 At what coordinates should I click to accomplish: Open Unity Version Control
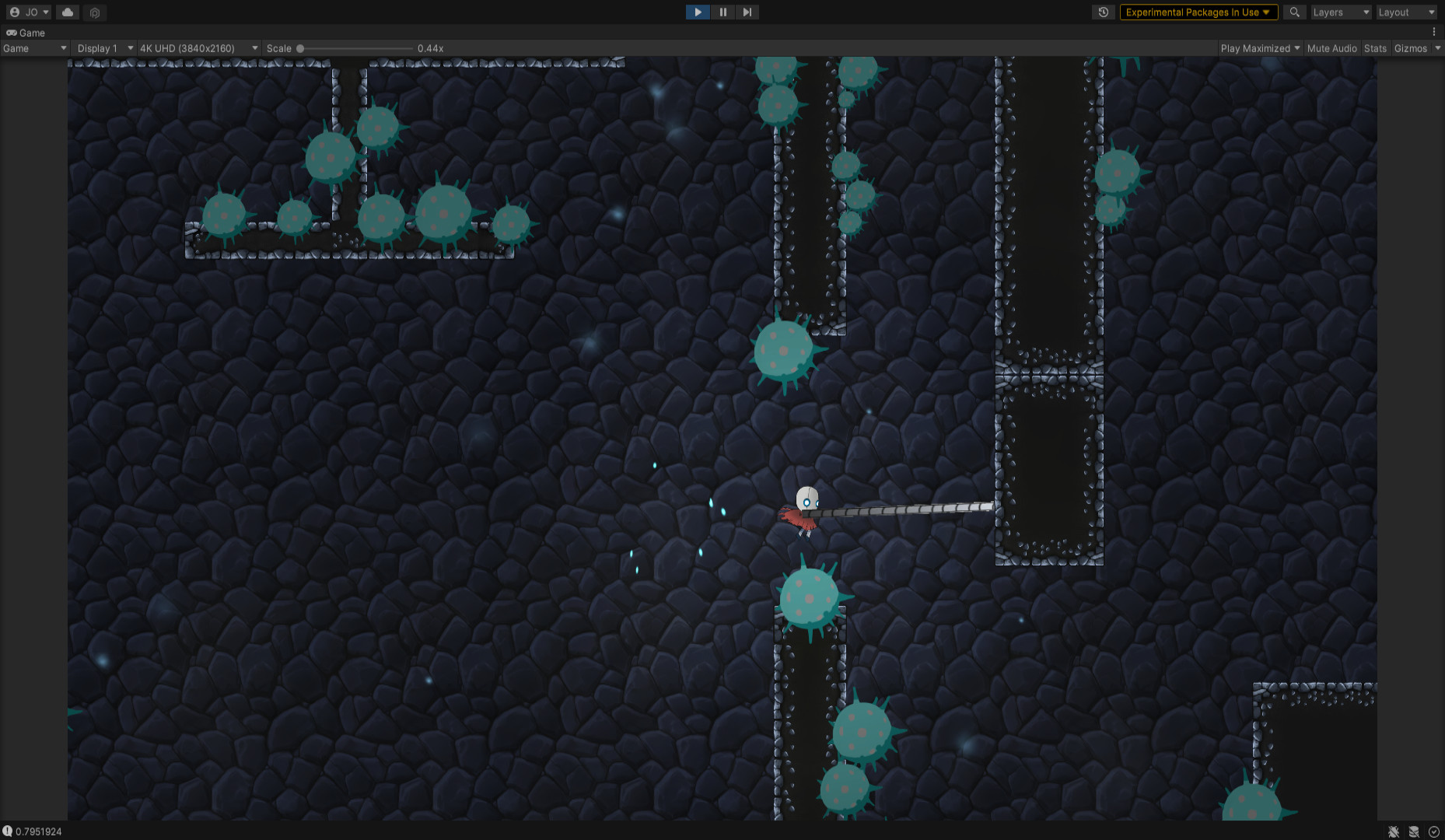[94, 12]
